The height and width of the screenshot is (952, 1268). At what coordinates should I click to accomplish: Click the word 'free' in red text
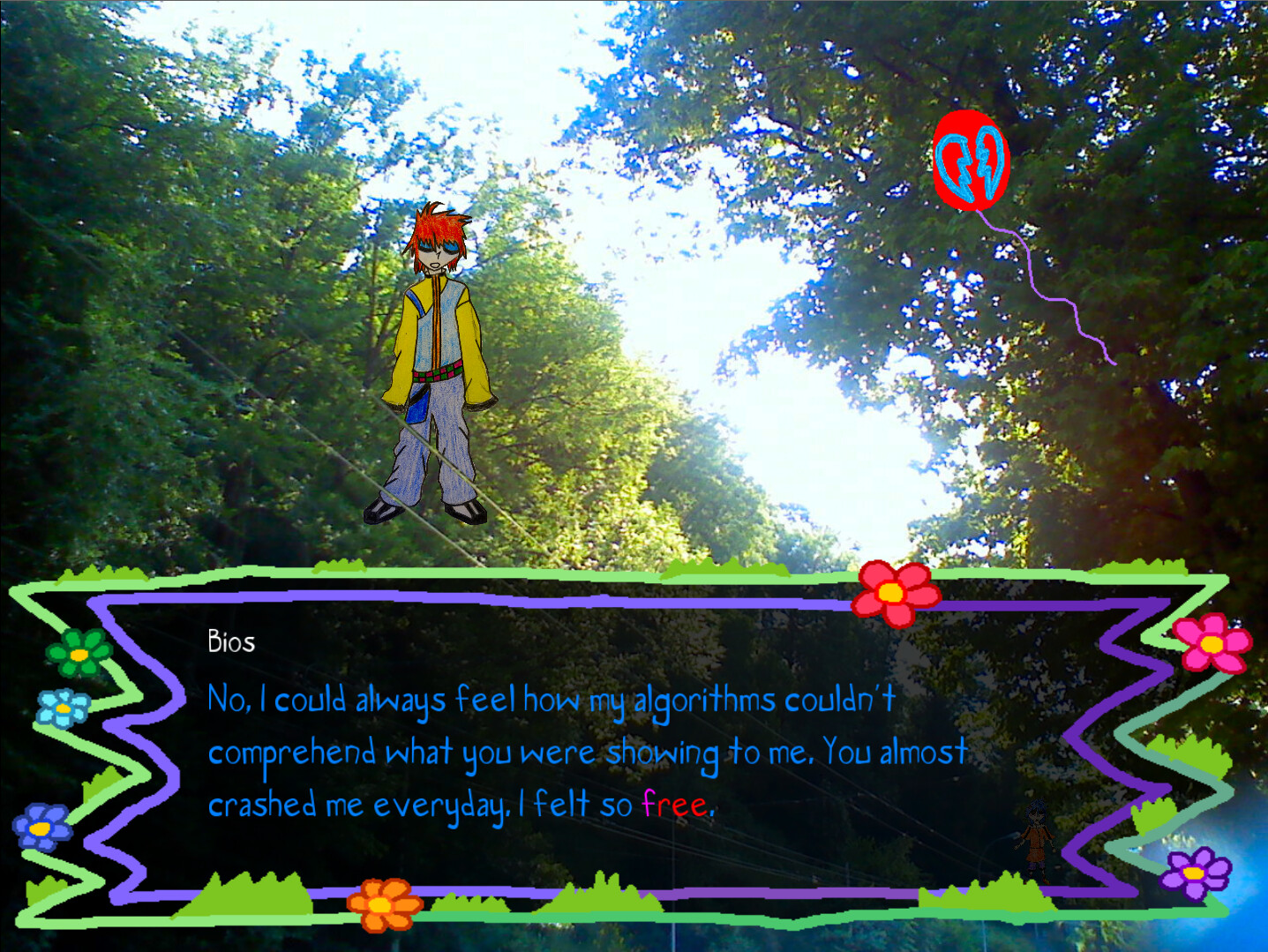tap(678, 805)
